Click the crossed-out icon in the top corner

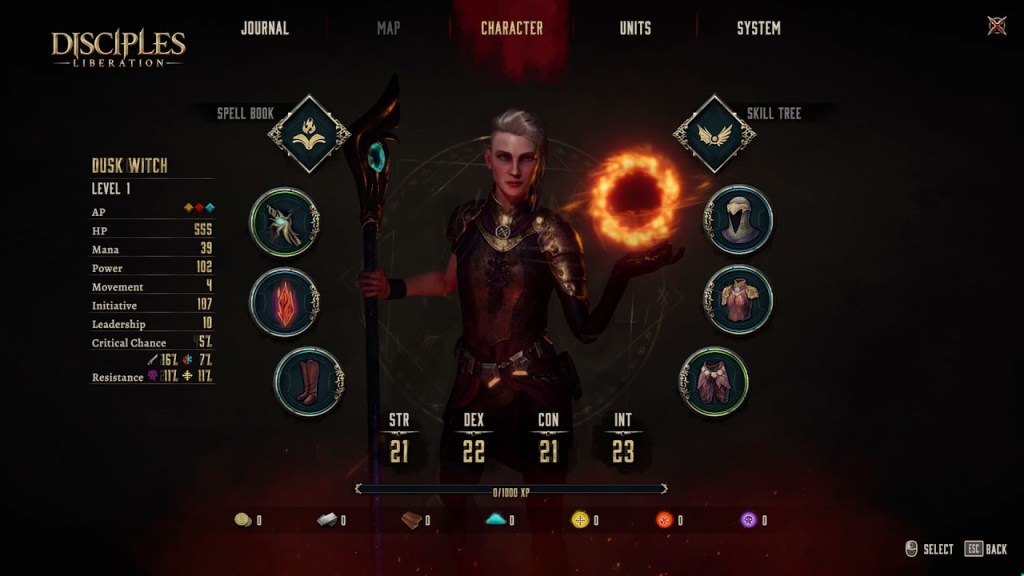[x=996, y=26]
